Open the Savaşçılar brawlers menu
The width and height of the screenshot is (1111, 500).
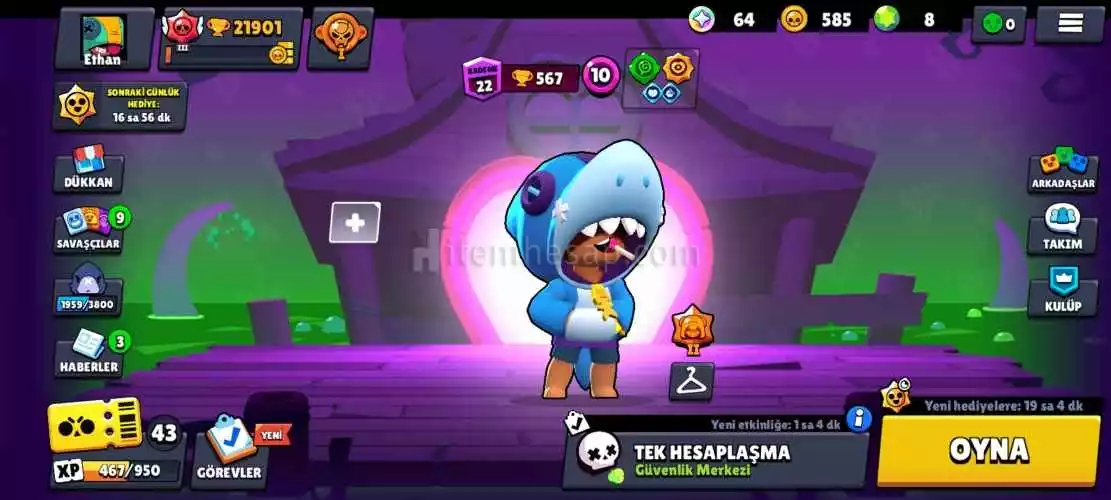89,230
